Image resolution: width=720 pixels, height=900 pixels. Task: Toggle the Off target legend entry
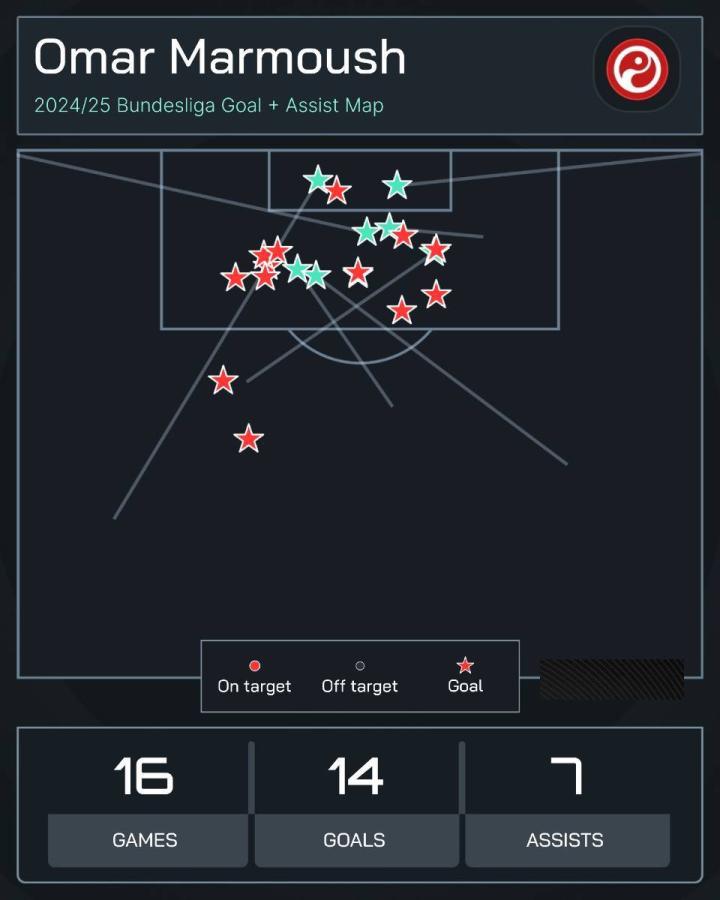pyautogui.click(x=360, y=677)
